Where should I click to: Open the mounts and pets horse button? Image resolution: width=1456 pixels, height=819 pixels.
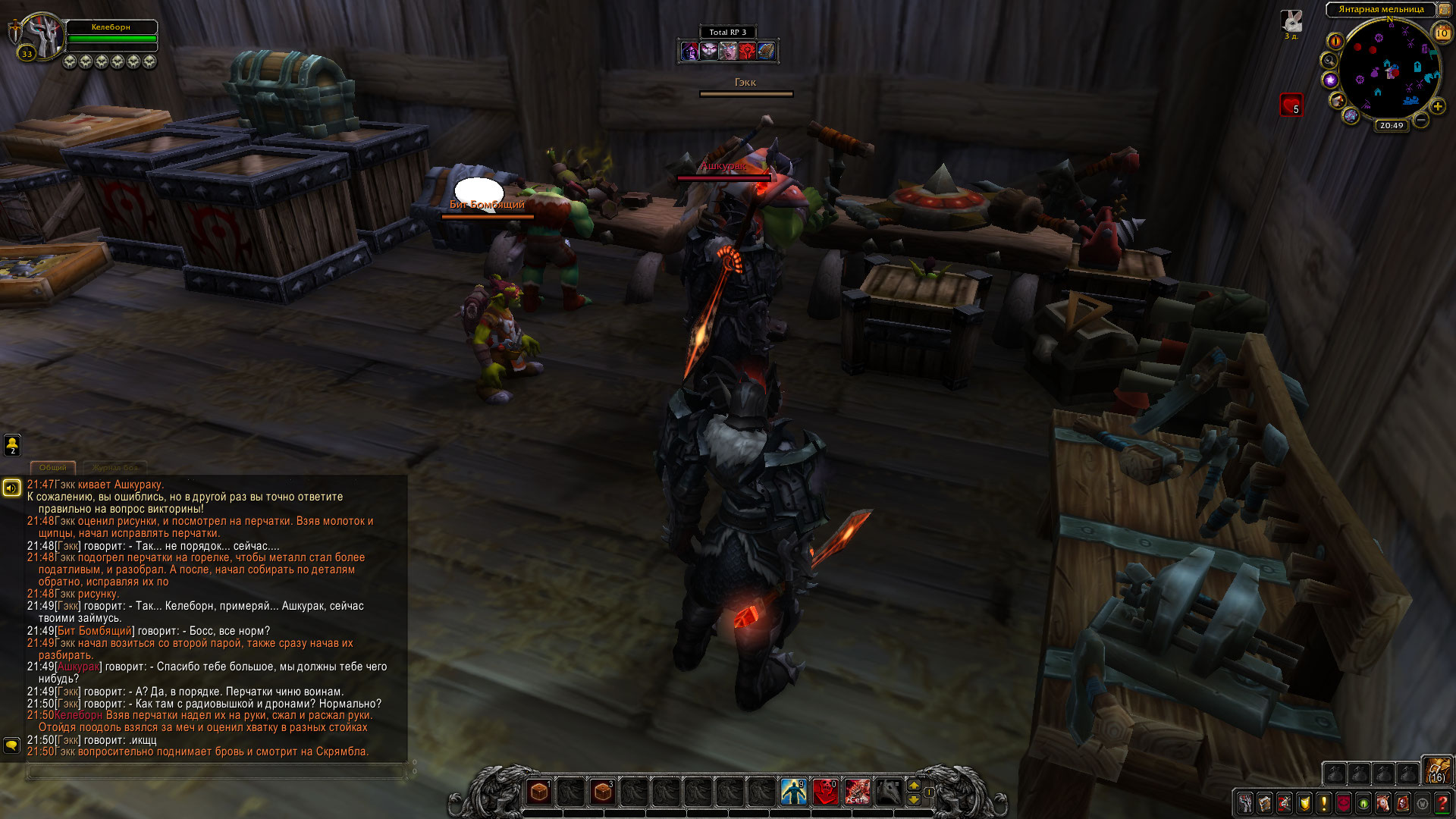coord(1383,803)
